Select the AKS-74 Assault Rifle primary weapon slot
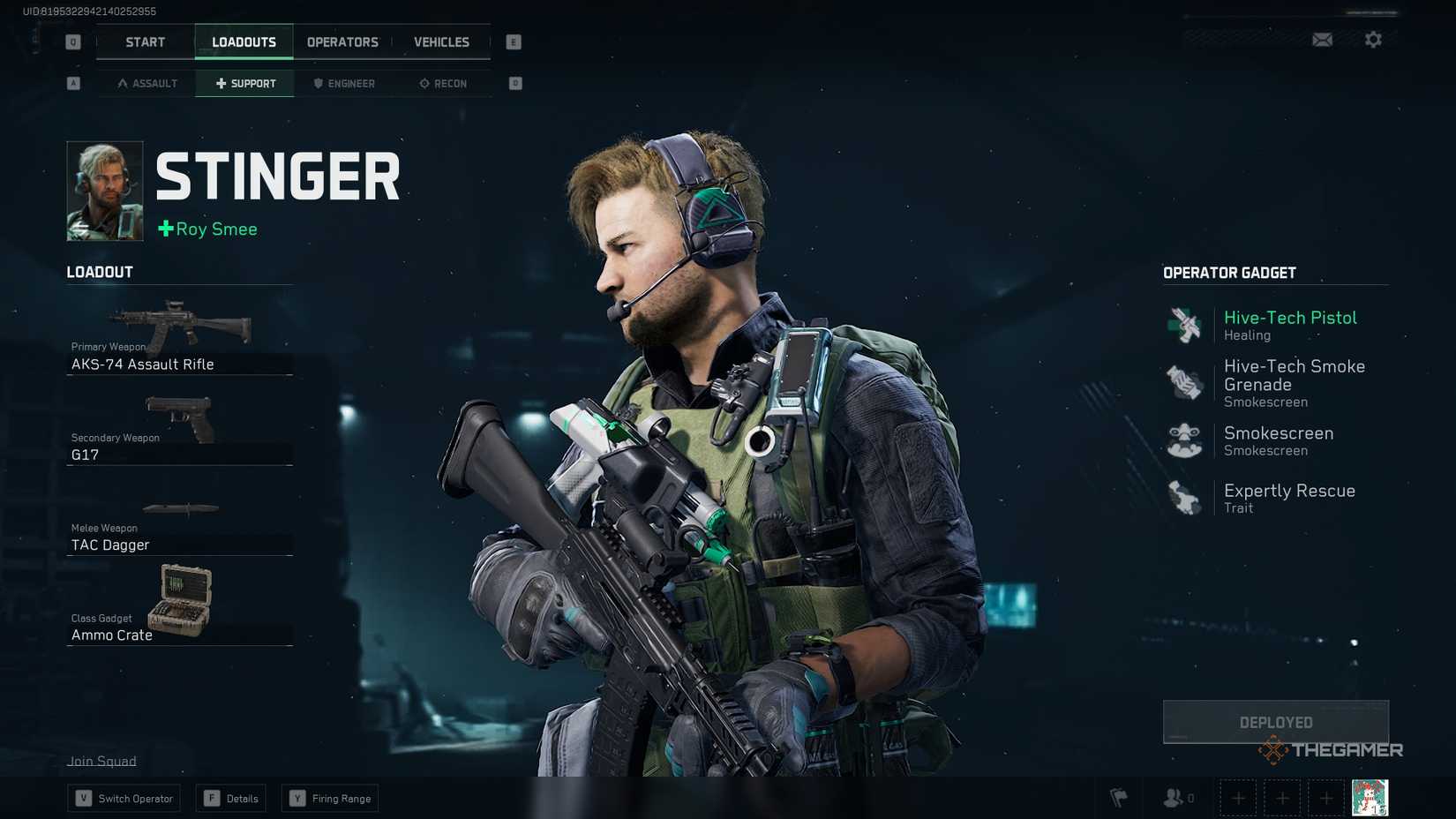1456x819 pixels. (179, 340)
